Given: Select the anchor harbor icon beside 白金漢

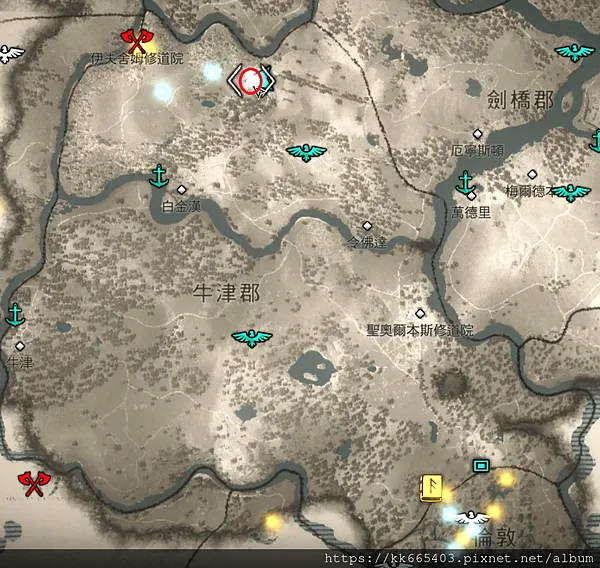Looking at the screenshot, I should pos(157,176).
